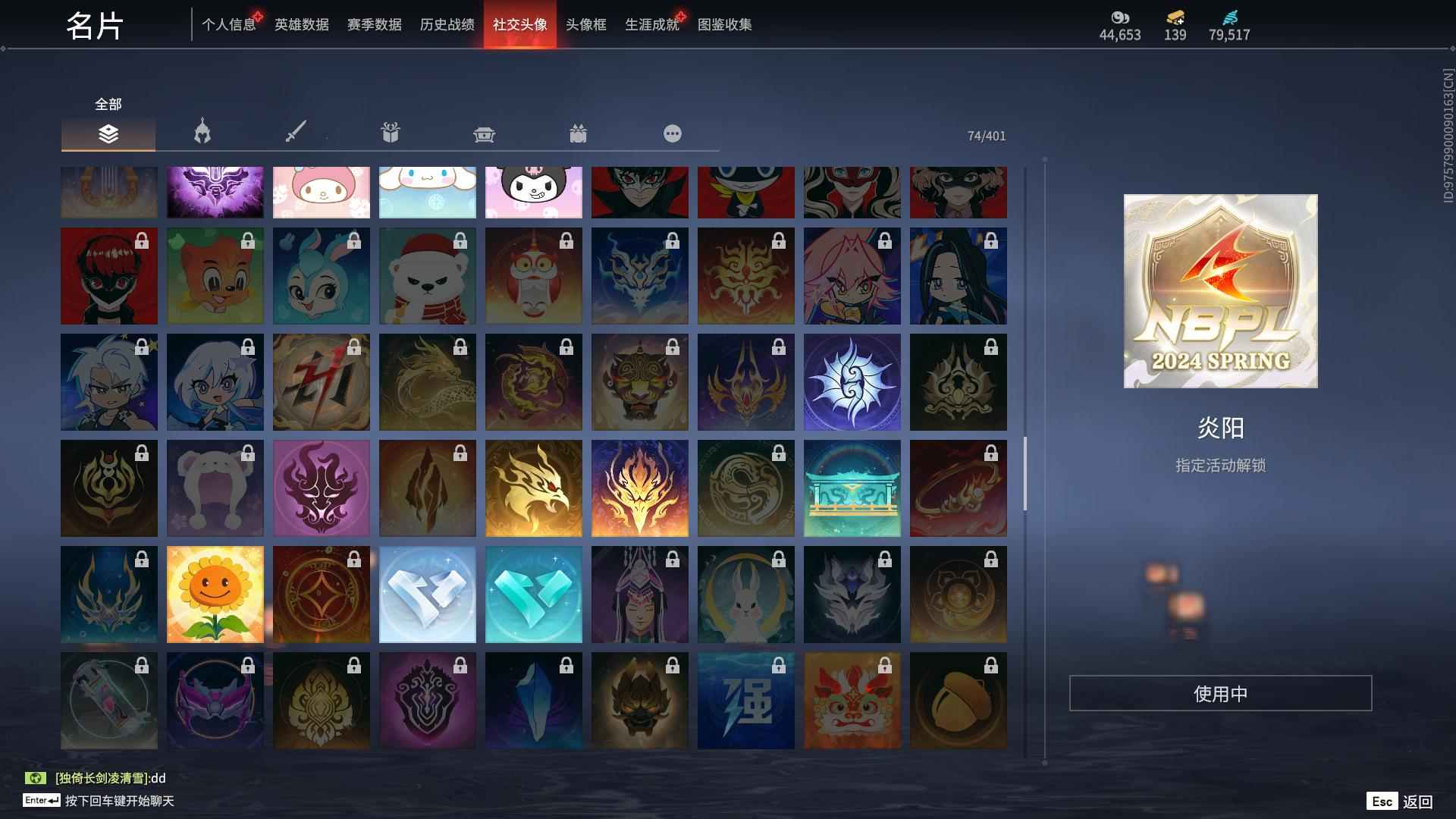
Task: Select the My Melody avatar
Action: [321, 192]
